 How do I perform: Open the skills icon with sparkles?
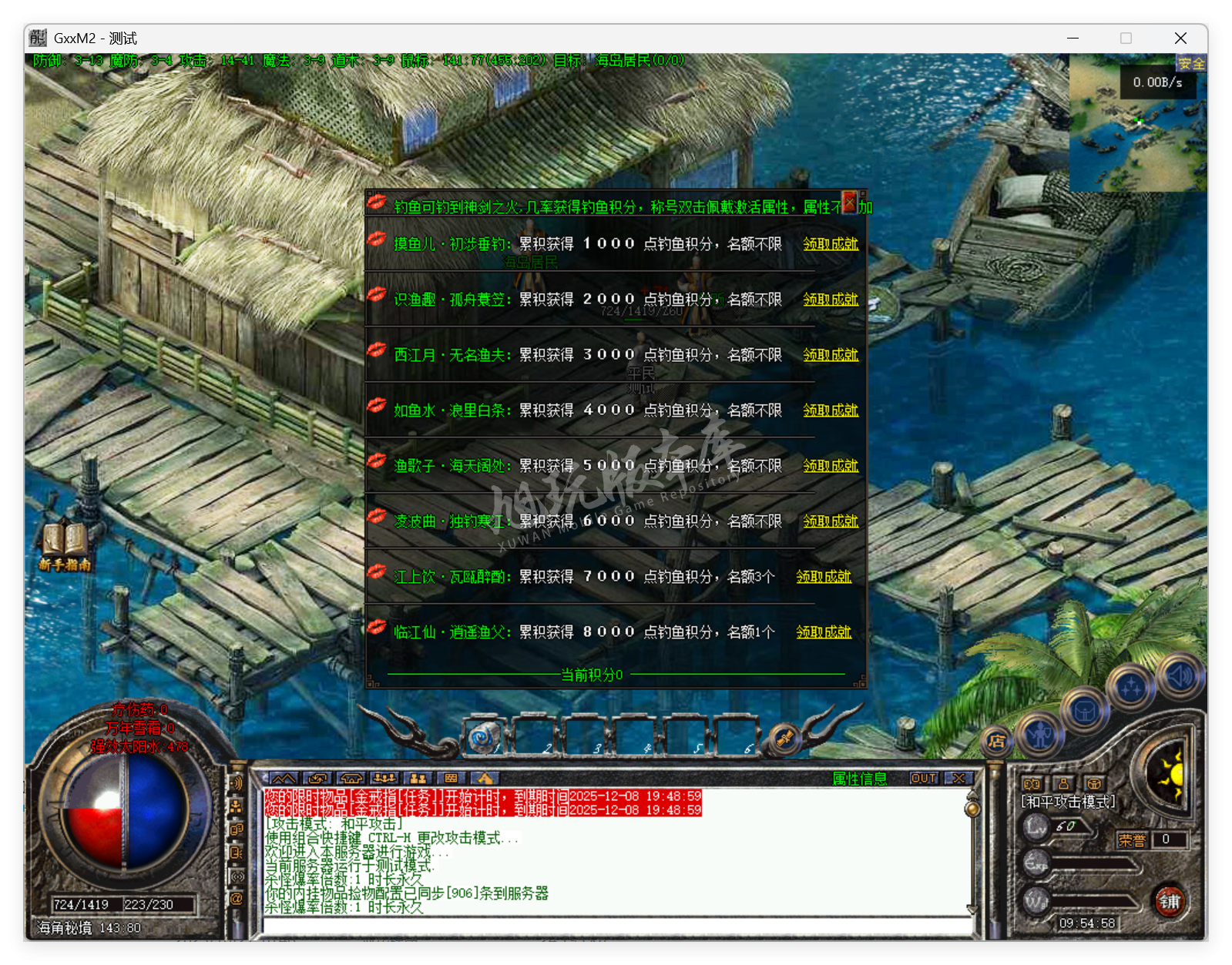pos(1131,685)
